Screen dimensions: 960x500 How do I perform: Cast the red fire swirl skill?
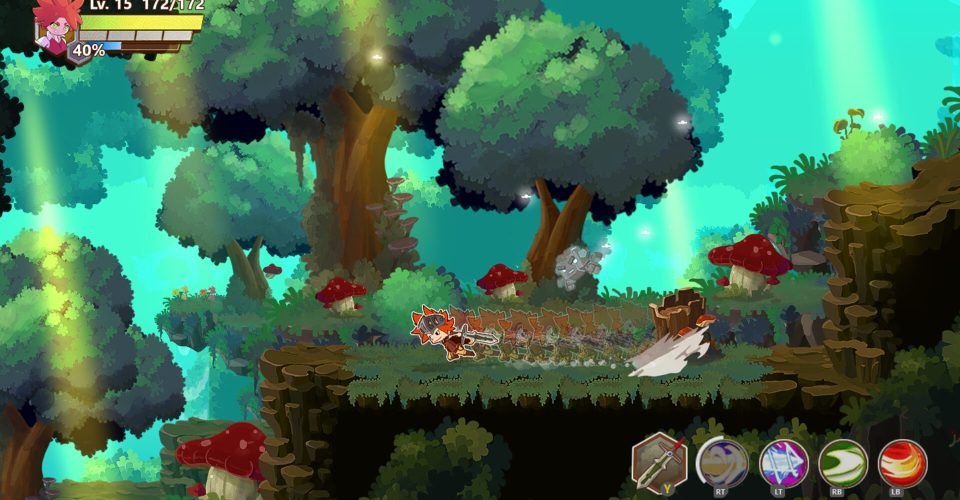click(x=902, y=463)
